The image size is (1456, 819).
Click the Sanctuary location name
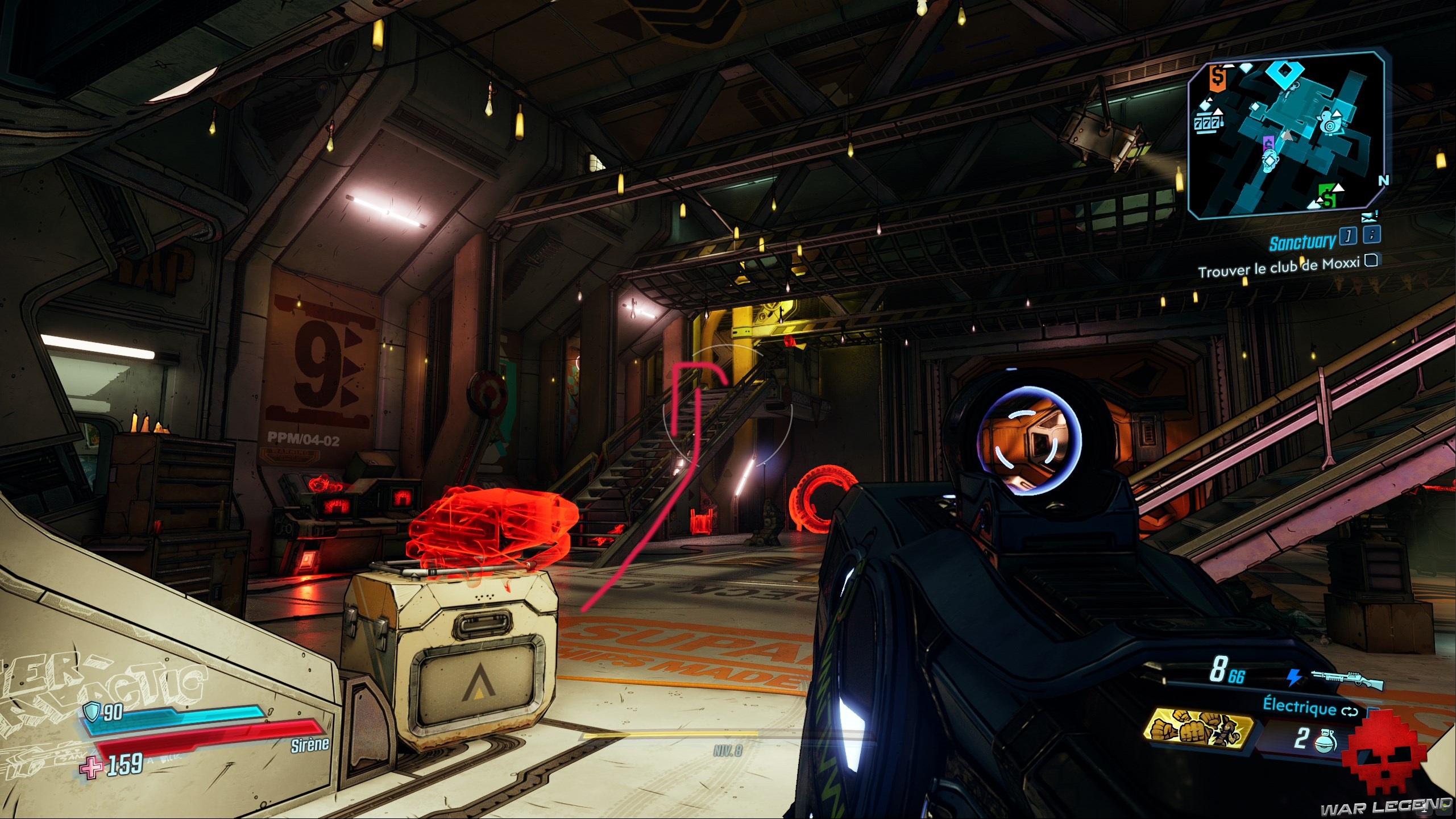[1302, 242]
